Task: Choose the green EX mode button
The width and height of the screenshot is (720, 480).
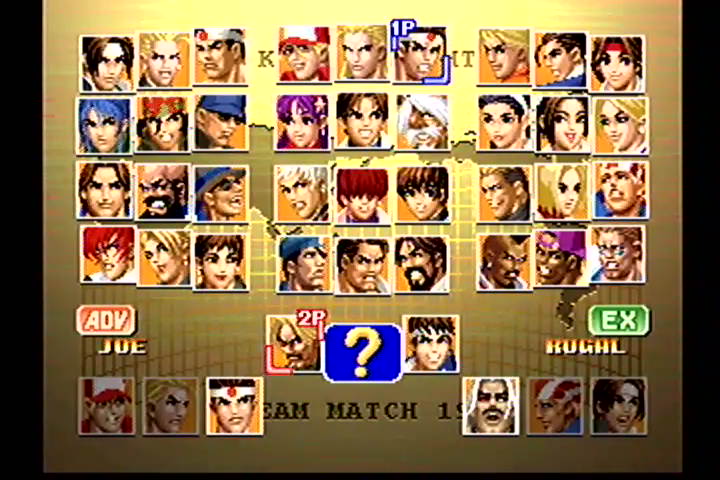Action: click(619, 321)
